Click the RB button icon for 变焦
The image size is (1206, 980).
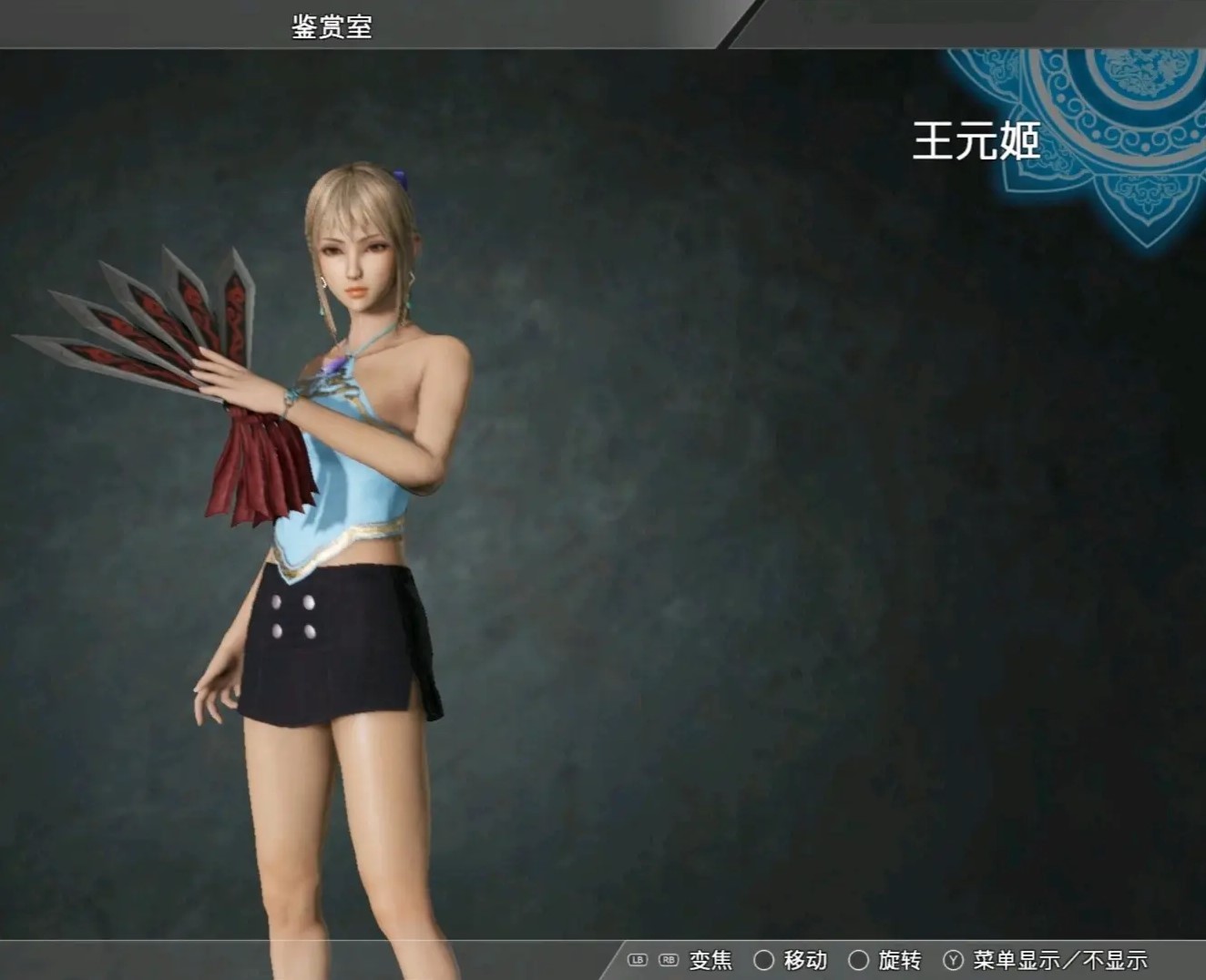[668, 959]
